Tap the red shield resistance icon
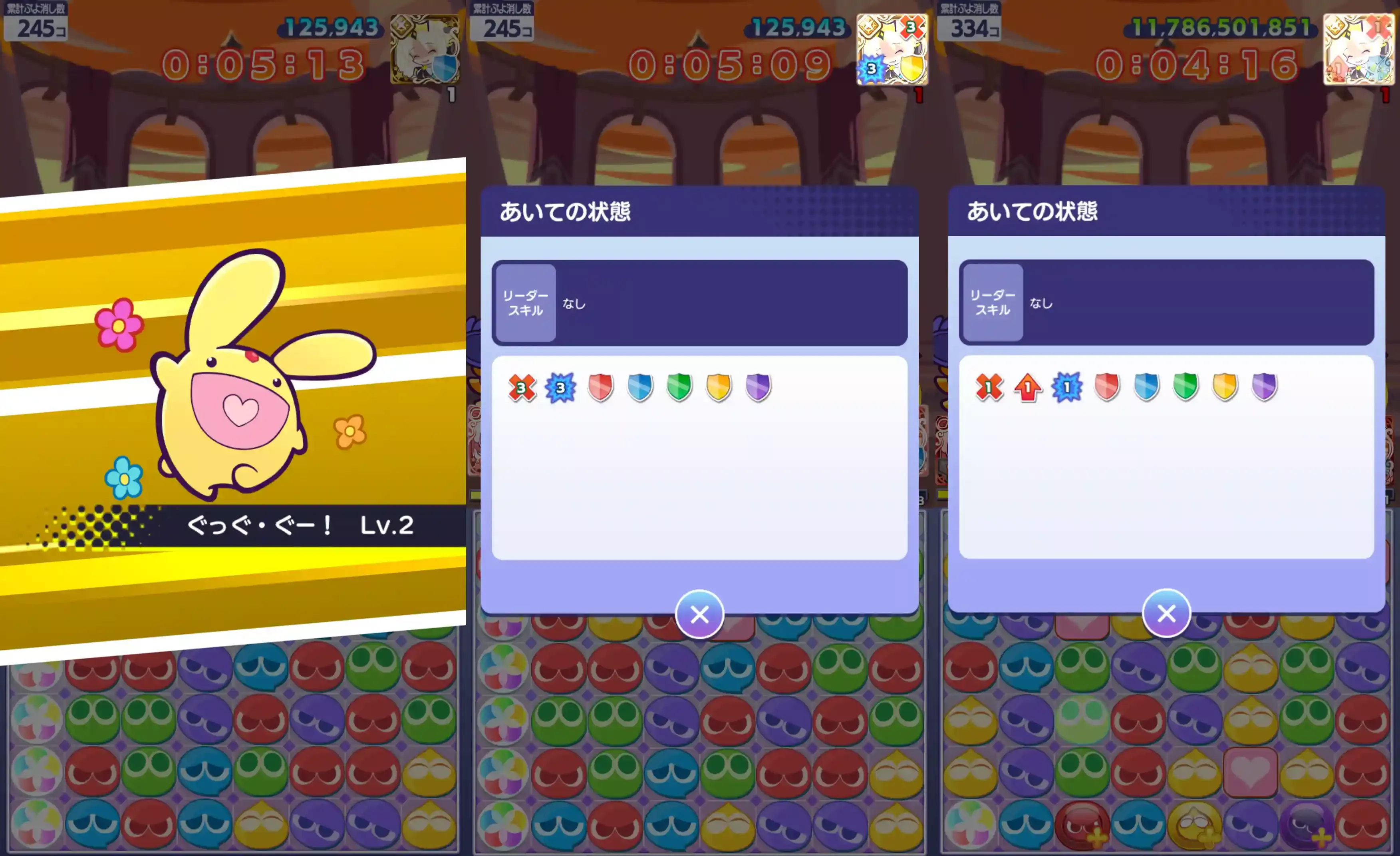The height and width of the screenshot is (856, 1400). pyautogui.click(x=600, y=387)
